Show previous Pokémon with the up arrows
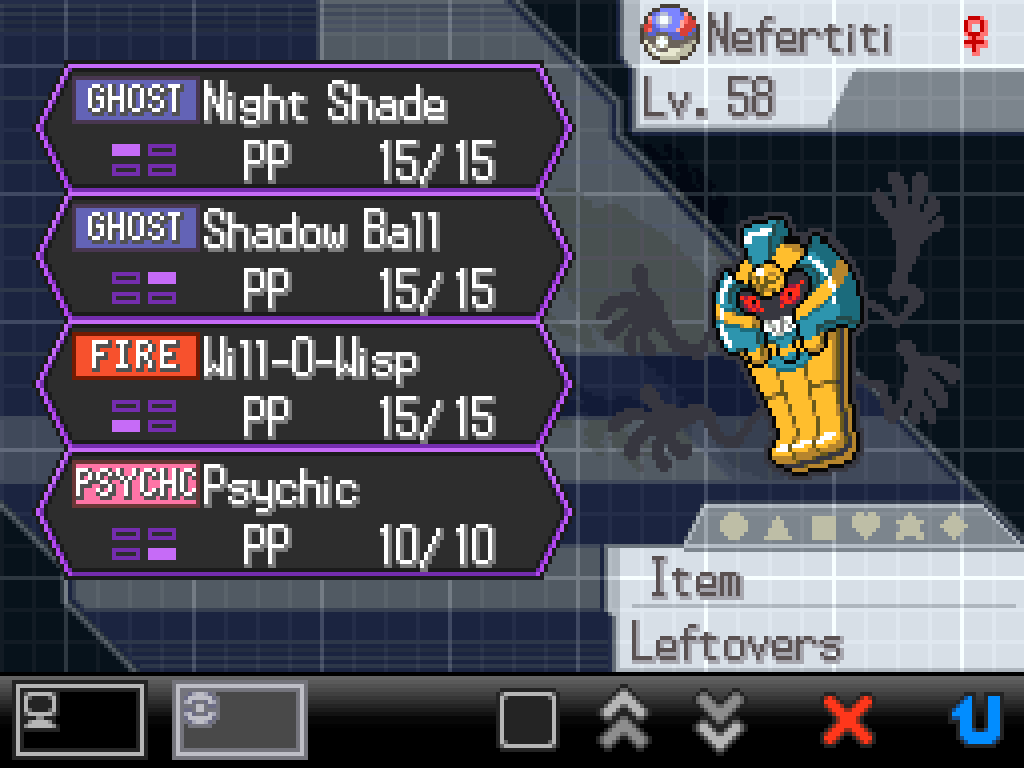 point(623,719)
